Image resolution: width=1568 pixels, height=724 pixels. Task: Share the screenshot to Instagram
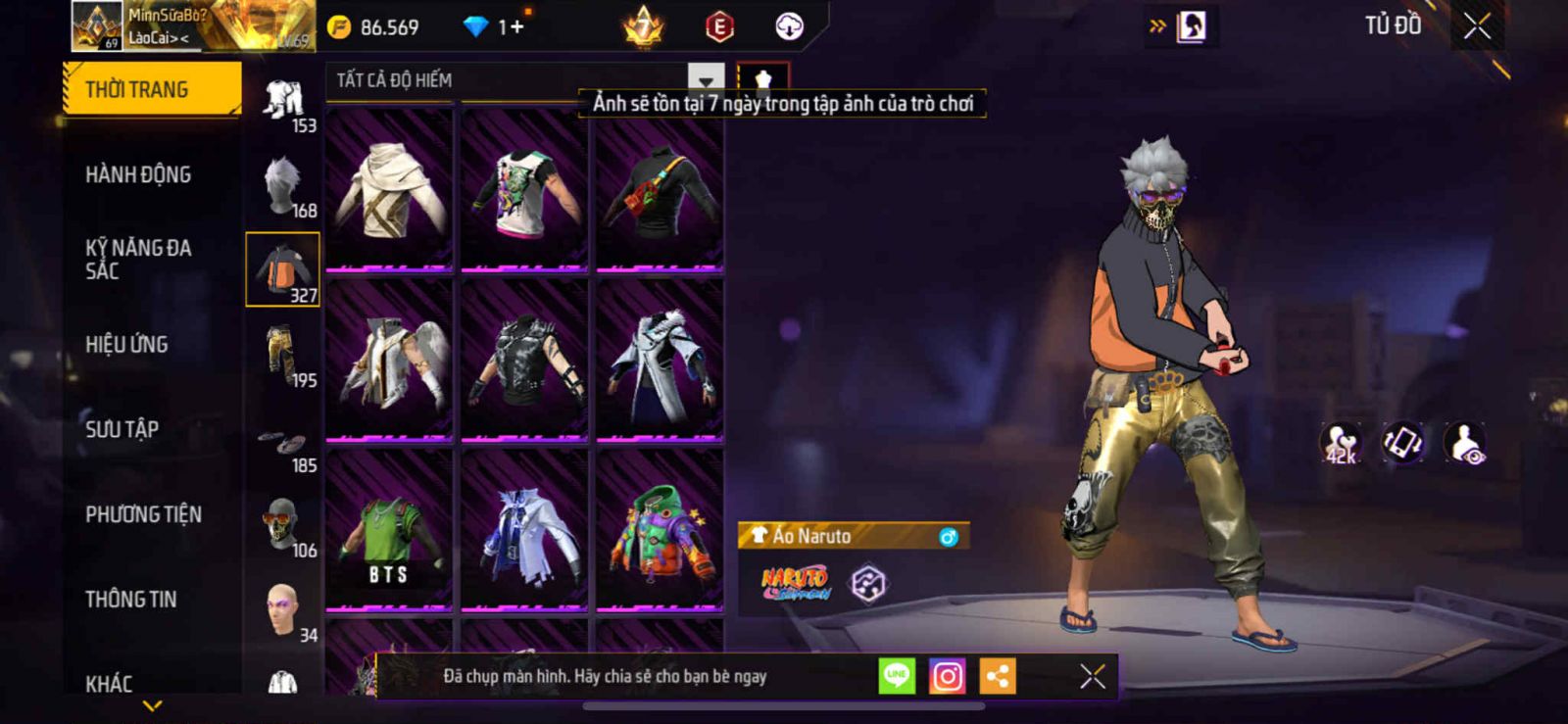point(947,676)
